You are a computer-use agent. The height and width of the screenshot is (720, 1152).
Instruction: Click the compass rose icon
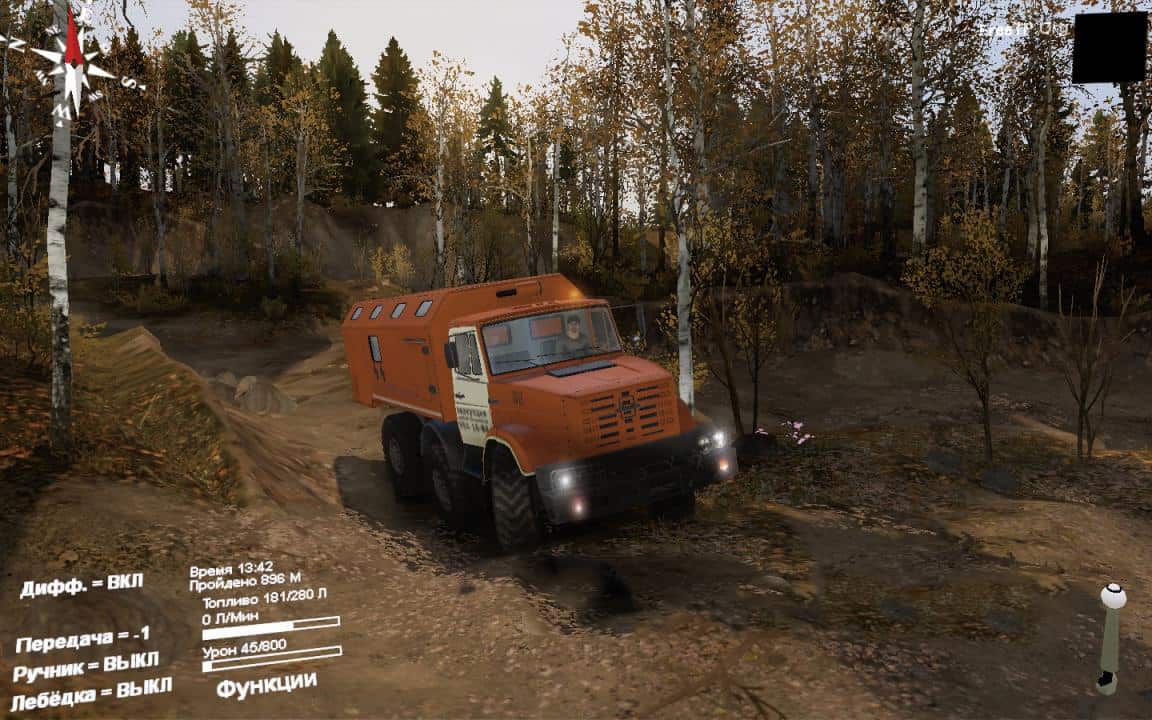(72, 66)
